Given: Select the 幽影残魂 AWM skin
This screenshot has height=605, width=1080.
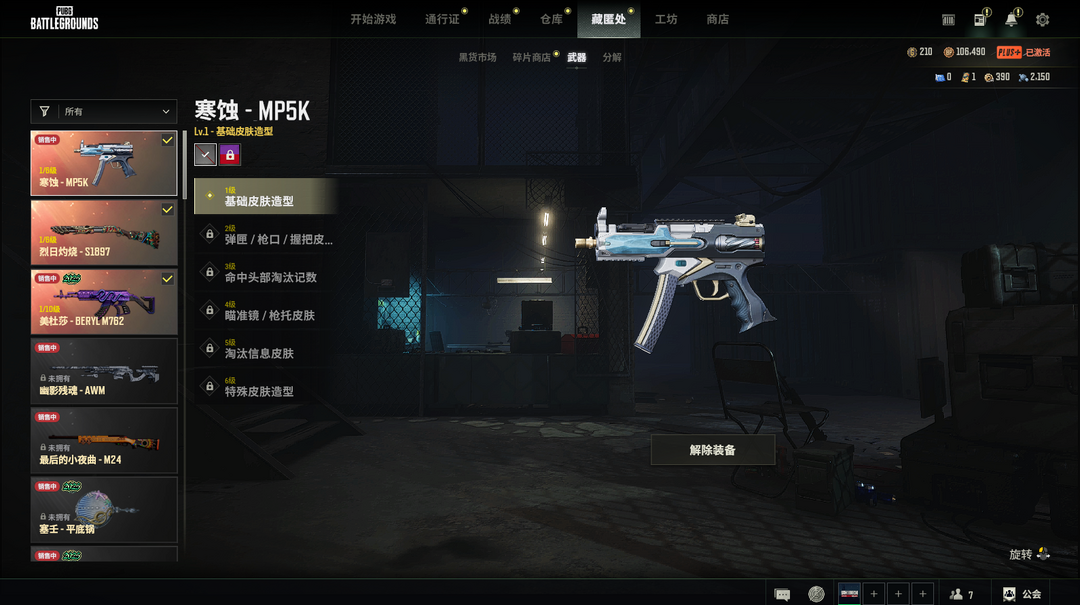Looking at the screenshot, I should 104,371.
